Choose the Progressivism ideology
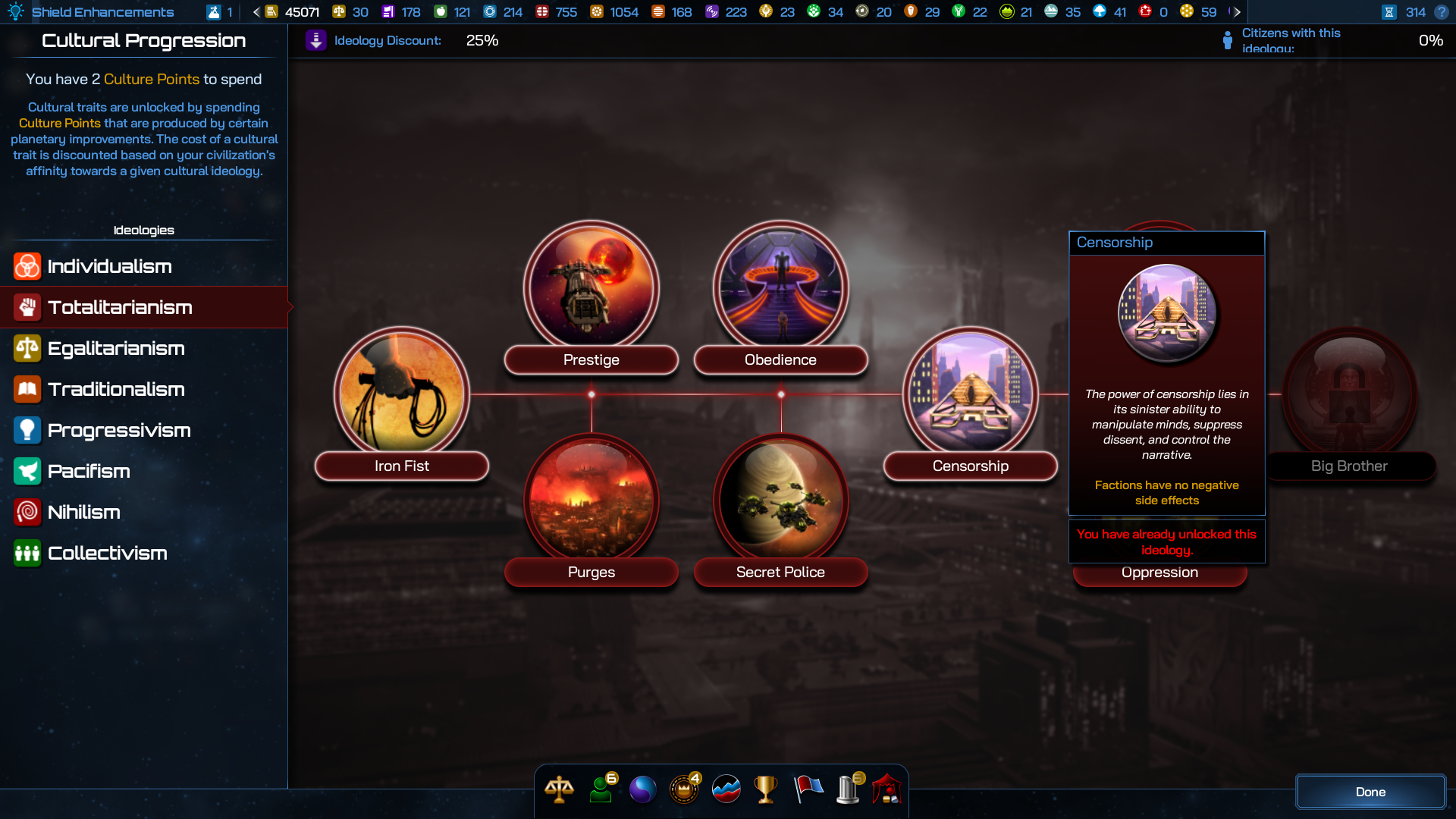This screenshot has height=819, width=1456. pos(119,430)
